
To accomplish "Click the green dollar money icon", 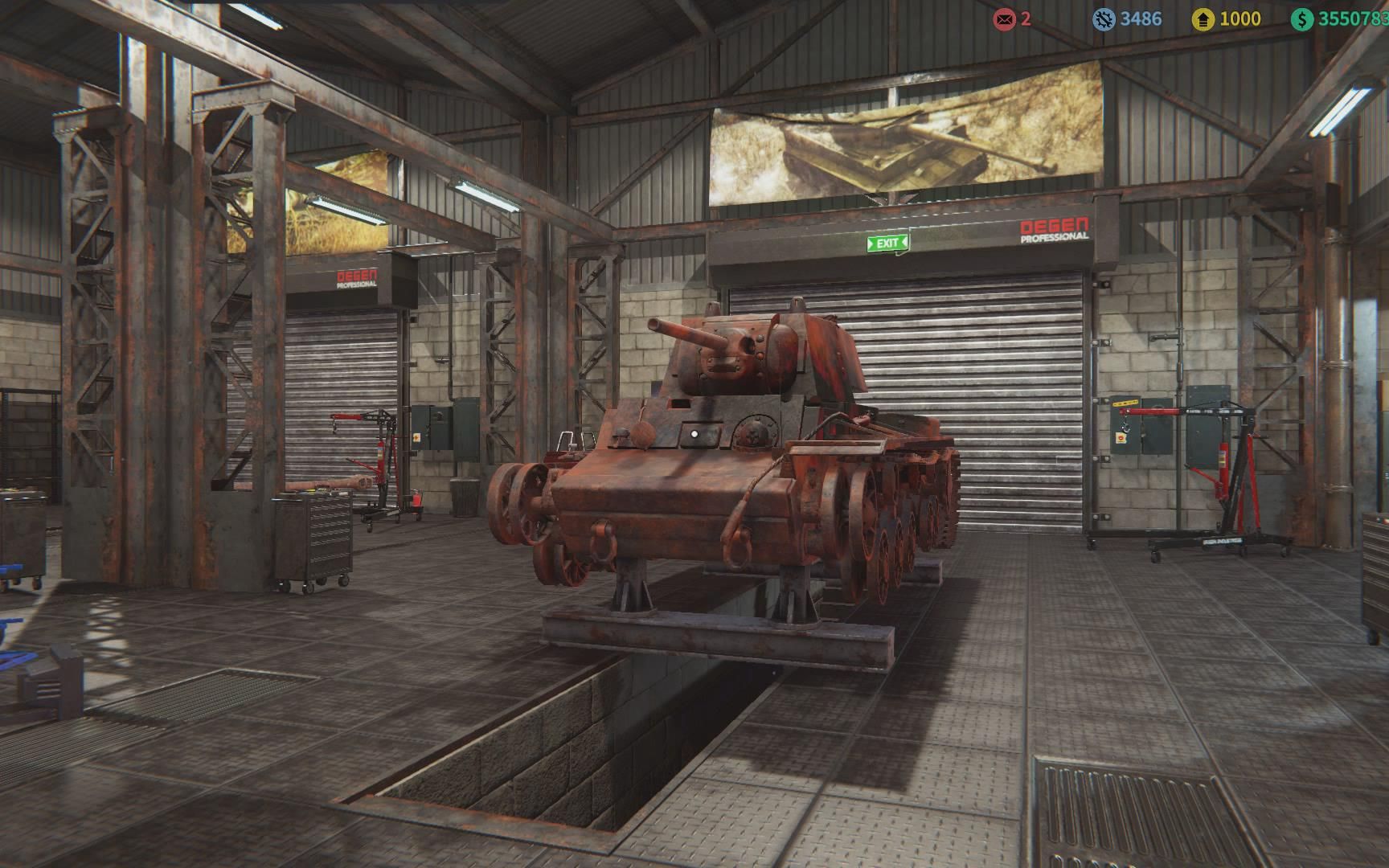I will 1301,19.
